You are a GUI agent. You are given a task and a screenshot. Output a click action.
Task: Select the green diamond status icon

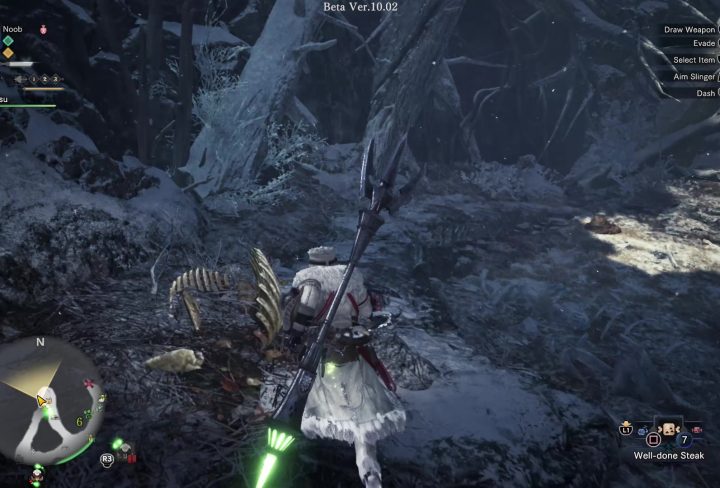[x=8, y=41]
